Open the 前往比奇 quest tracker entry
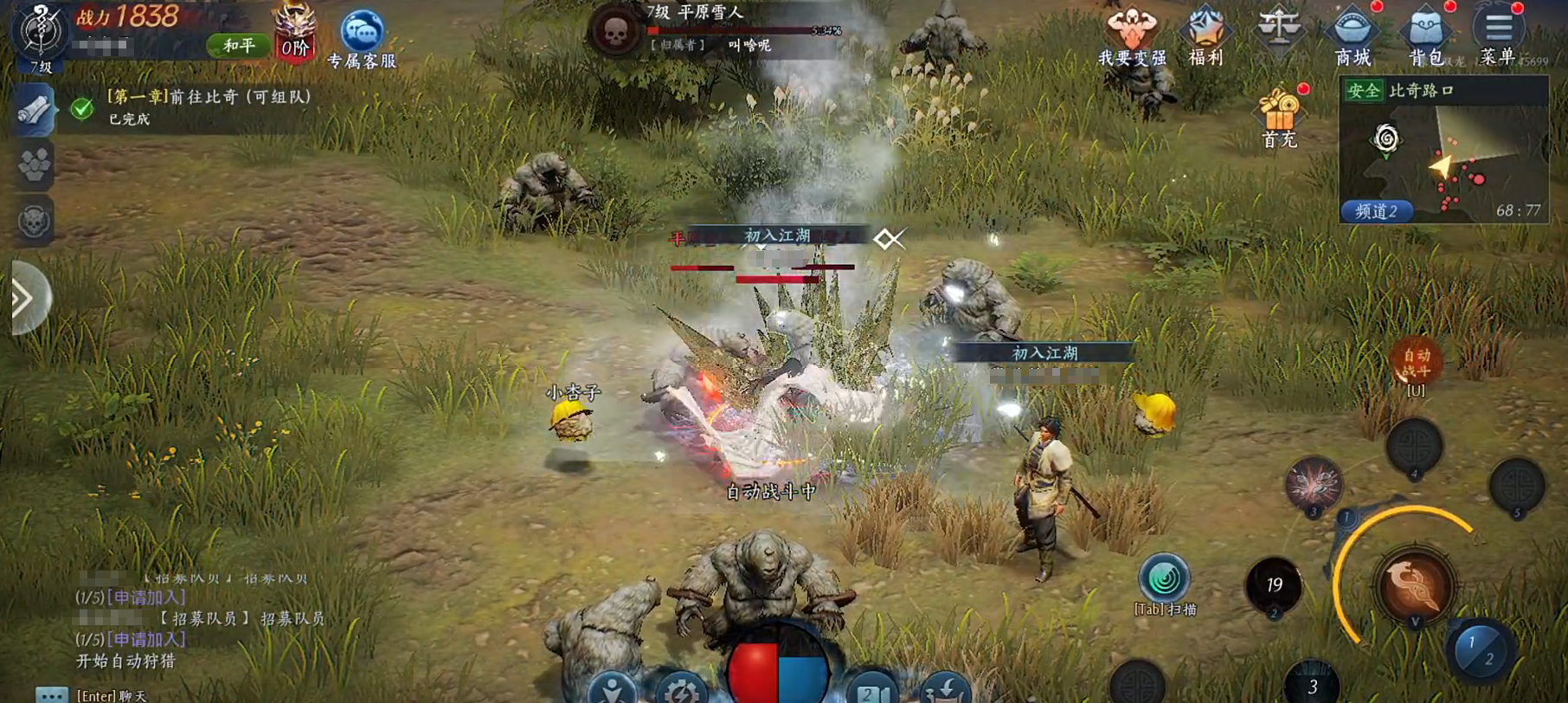Viewport: 1568px width, 703px height. pyautogui.click(x=208, y=106)
